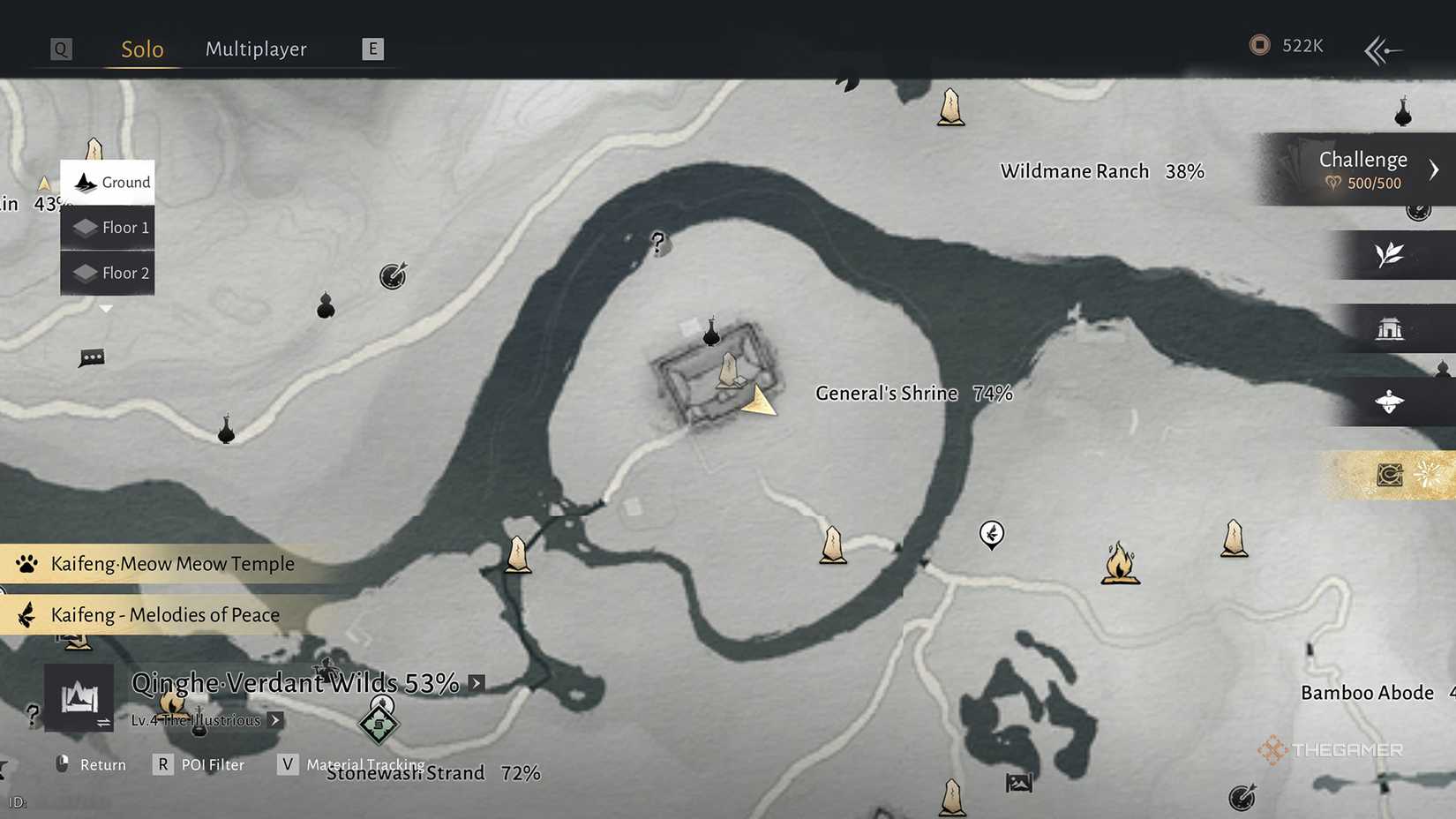Open the Challenge card stack icon
The width and height of the screenshot is (1456, 819).
click(x=1291, y=169)
